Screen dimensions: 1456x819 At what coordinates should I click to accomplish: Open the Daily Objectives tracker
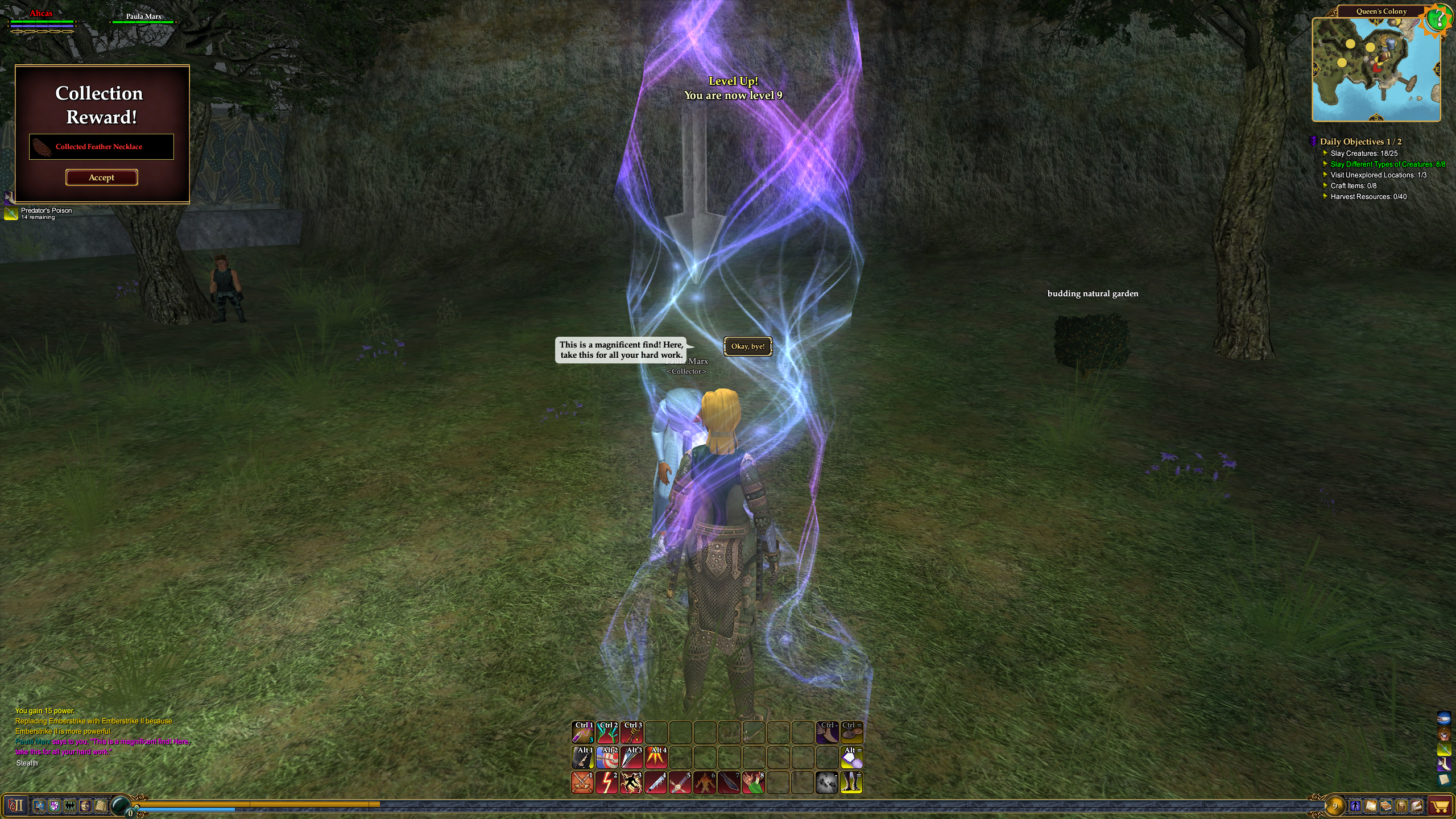pyautogui.click(x=1360, y=142)
